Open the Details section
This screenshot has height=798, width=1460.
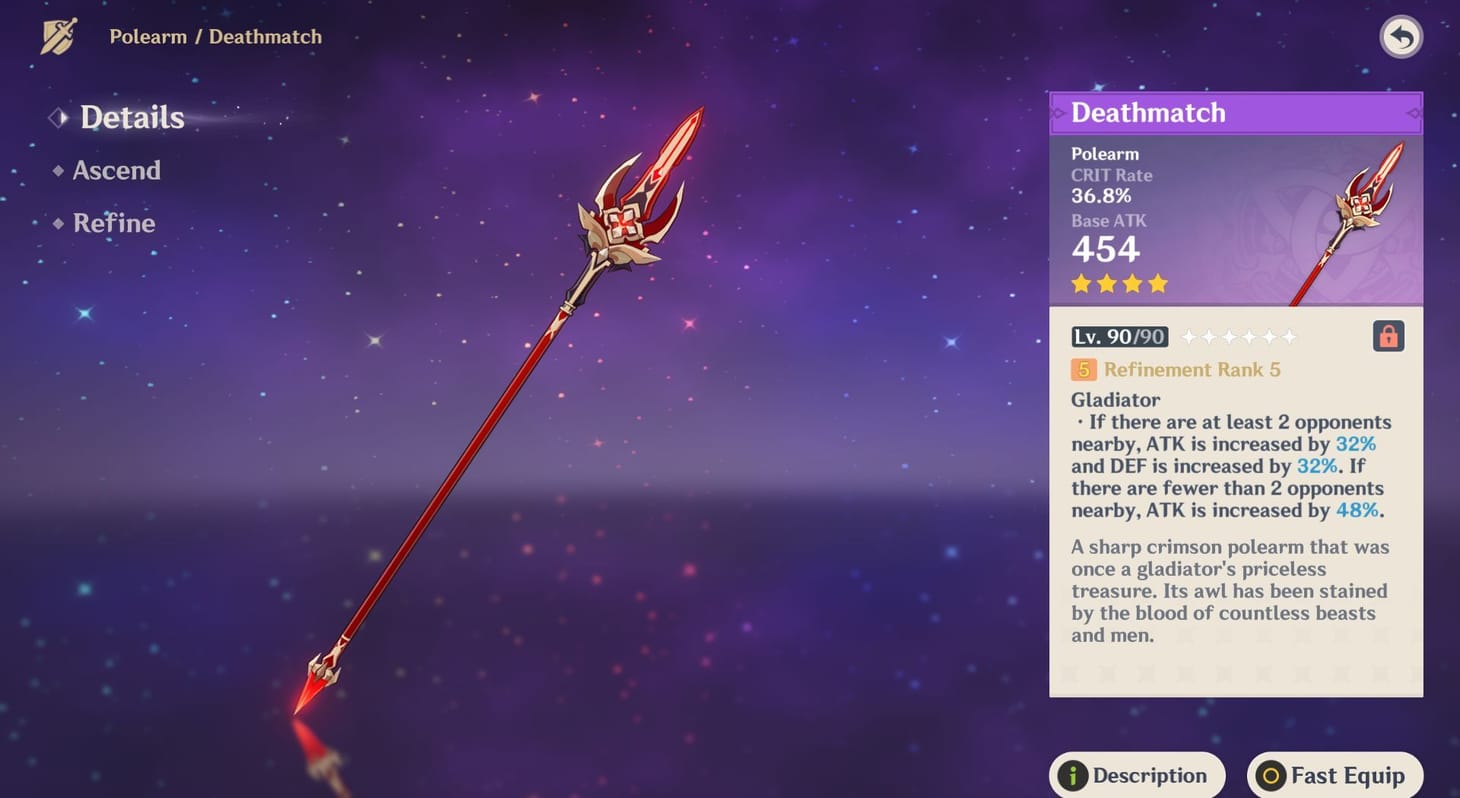tap(131, 118)
